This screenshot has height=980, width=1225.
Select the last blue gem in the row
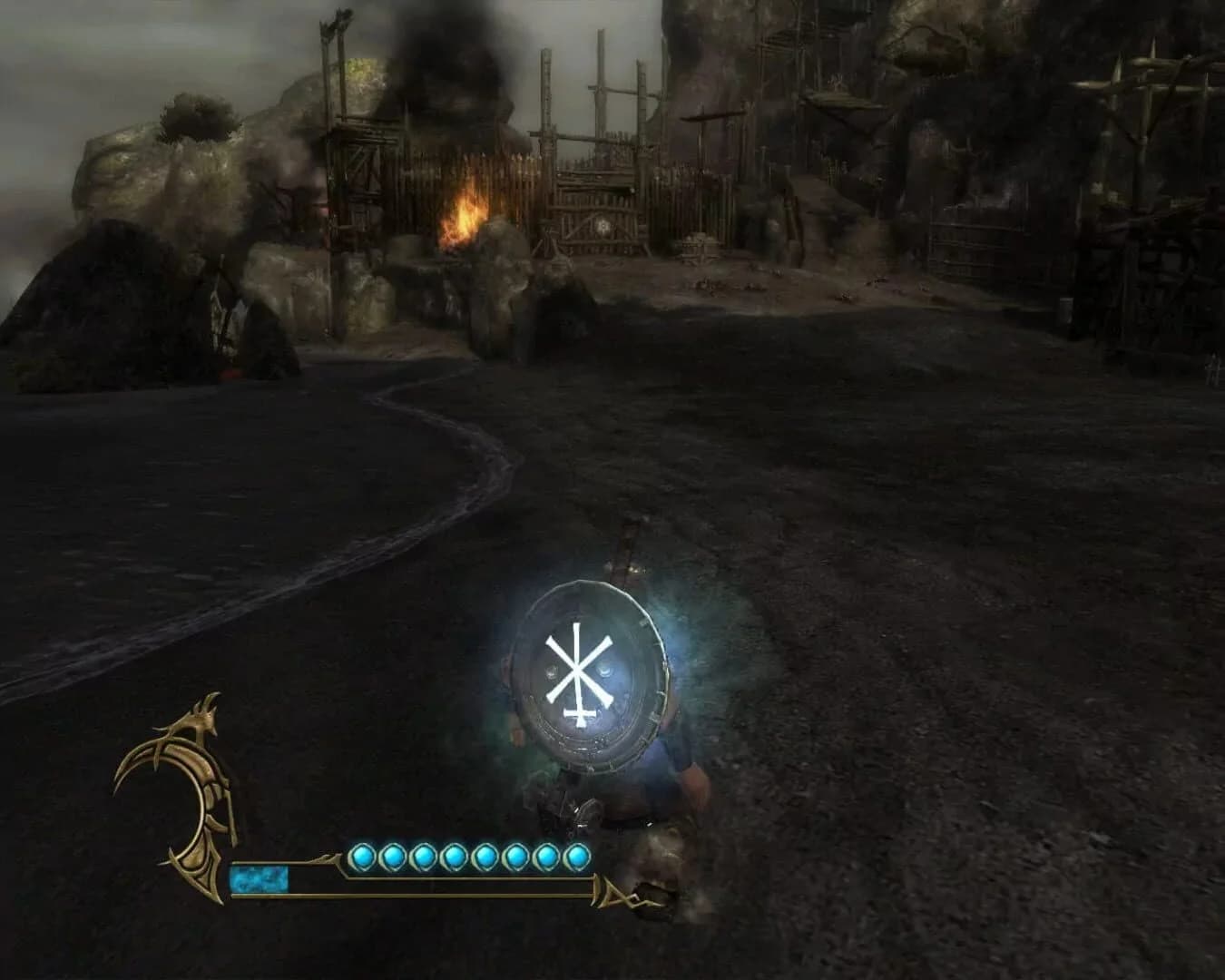[574, 855]
